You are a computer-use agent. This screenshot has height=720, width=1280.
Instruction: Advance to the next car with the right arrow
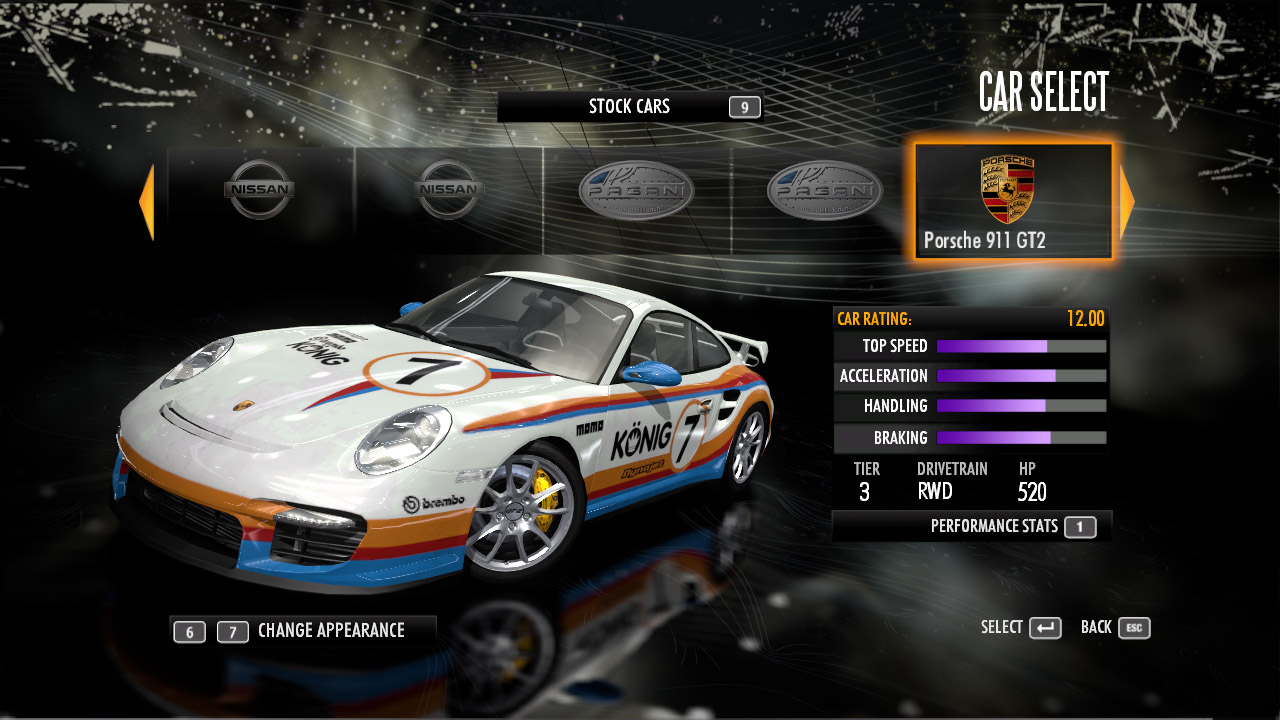1127,202
